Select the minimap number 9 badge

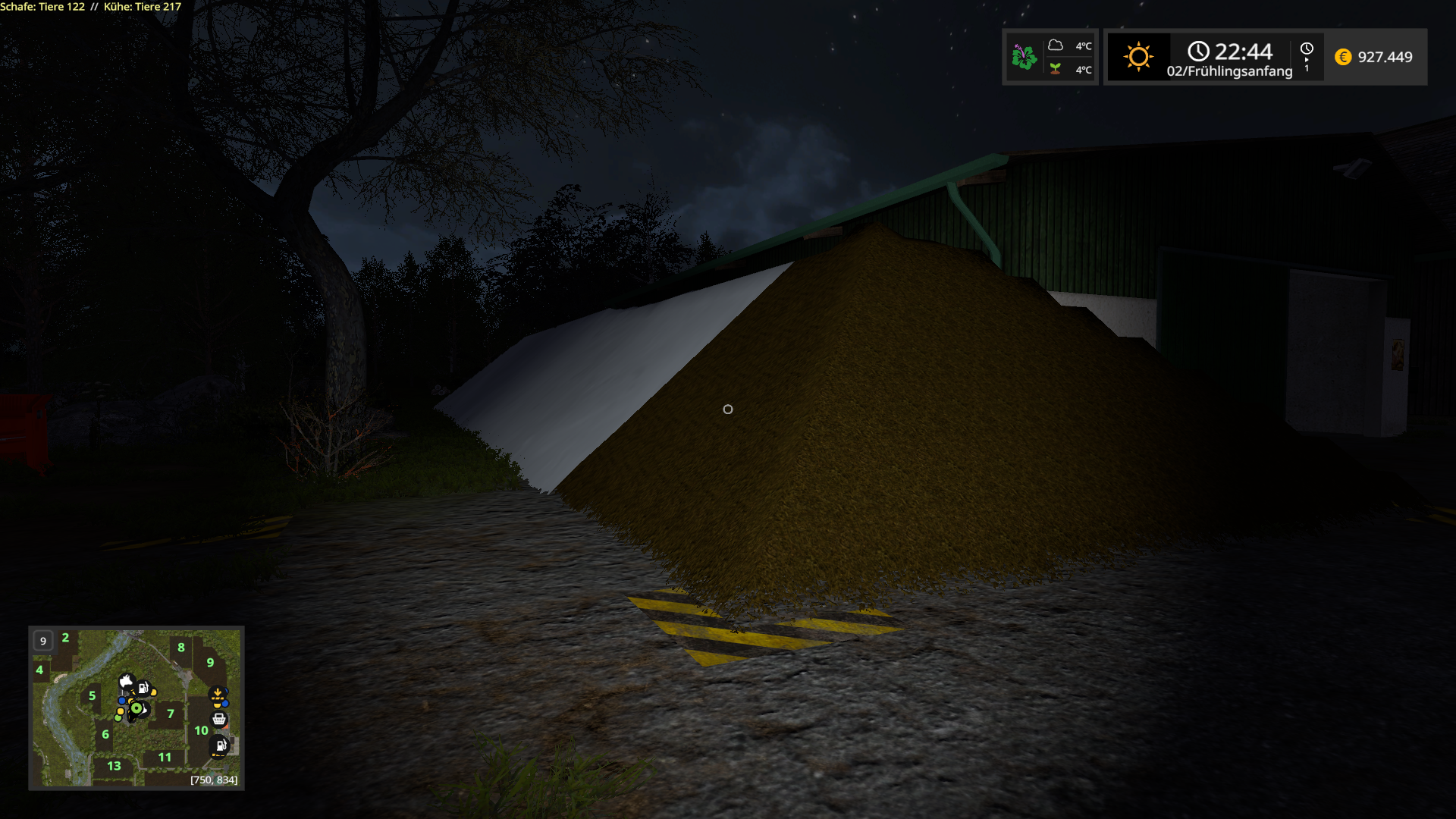(x=43, y=641)
